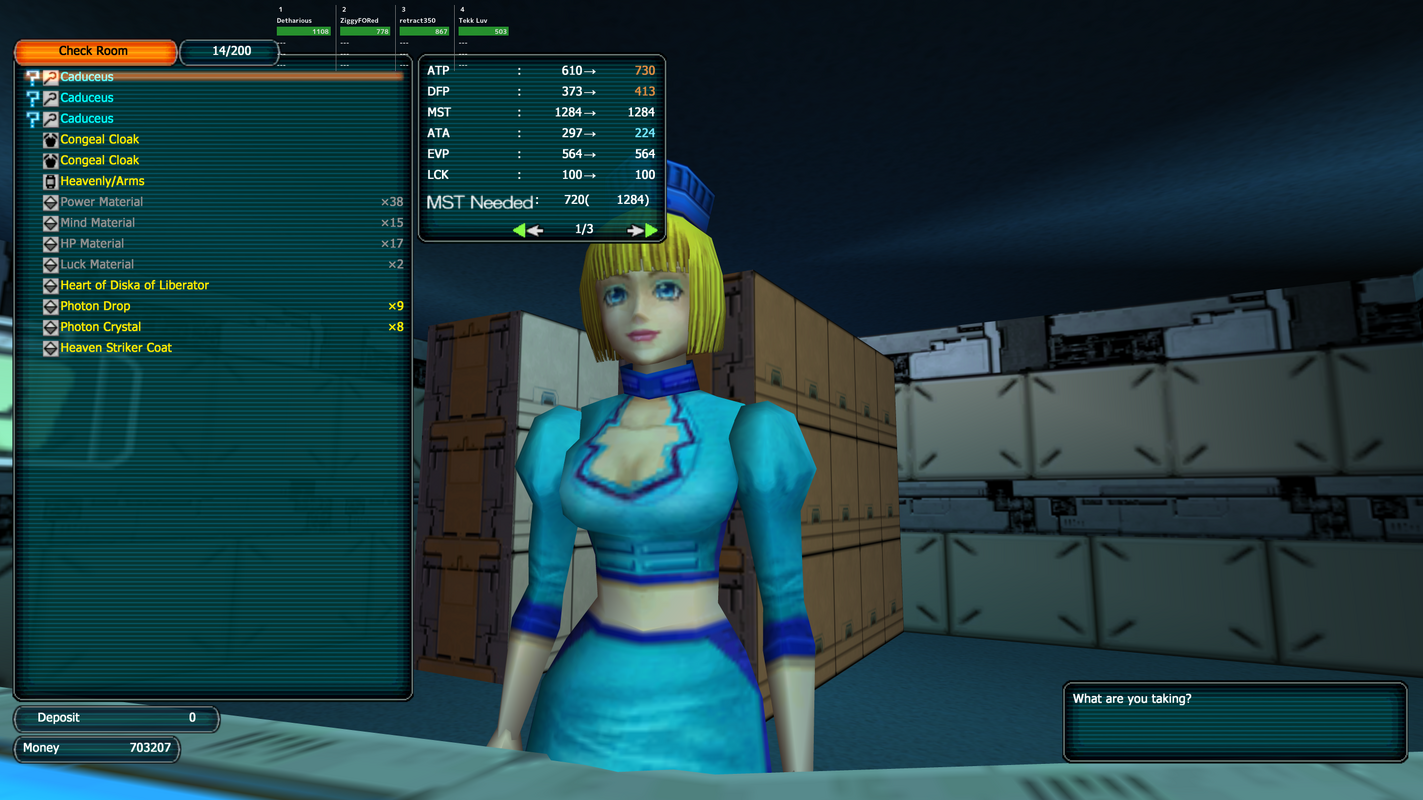Select the armor icon next to Congeal Cloak

pyautogui.click(x=49, y=139)
